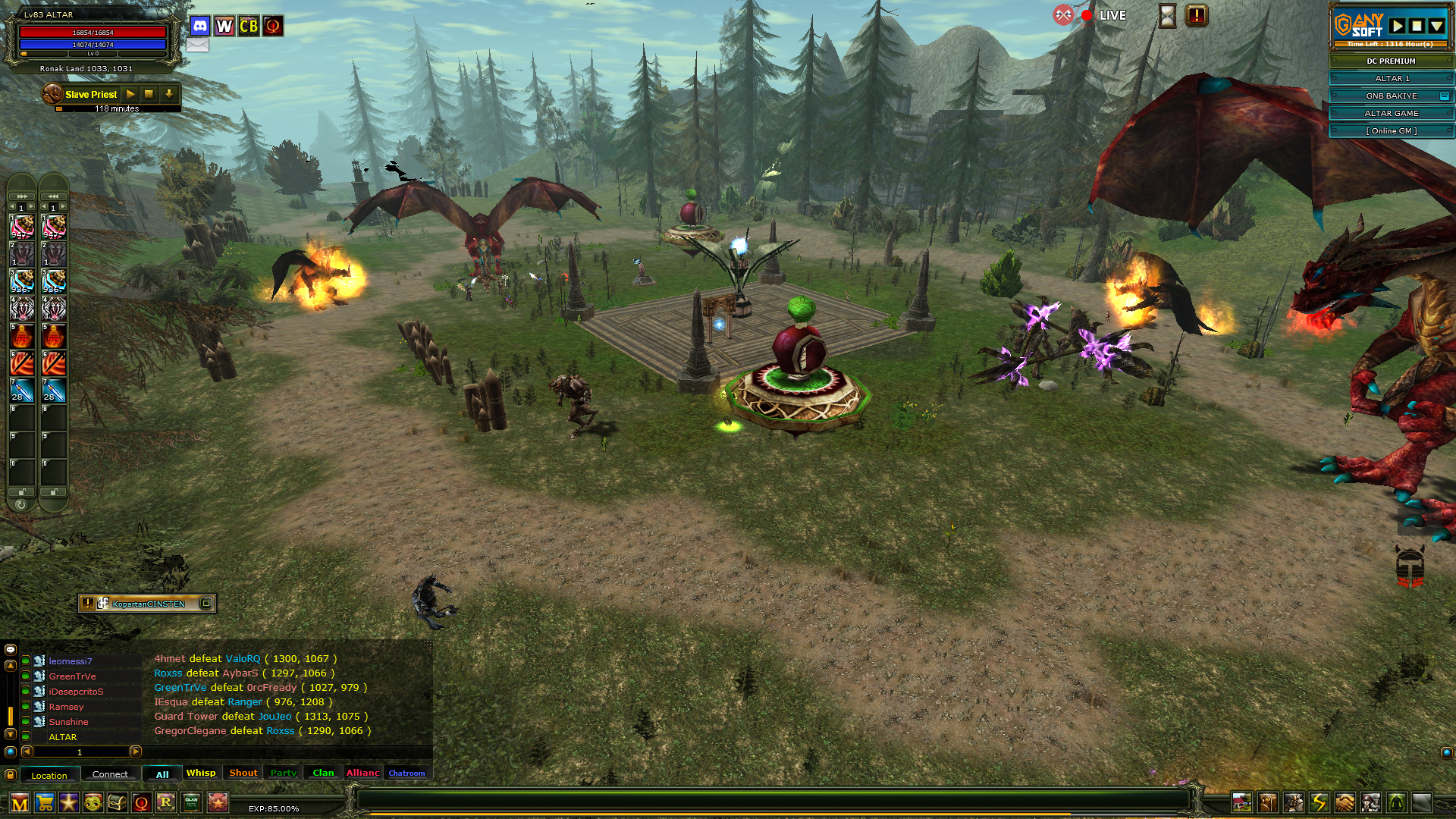This screenshot has width=1456, height=819.
Task: Open the shopping cart store icon
Action: click(45, 802)
